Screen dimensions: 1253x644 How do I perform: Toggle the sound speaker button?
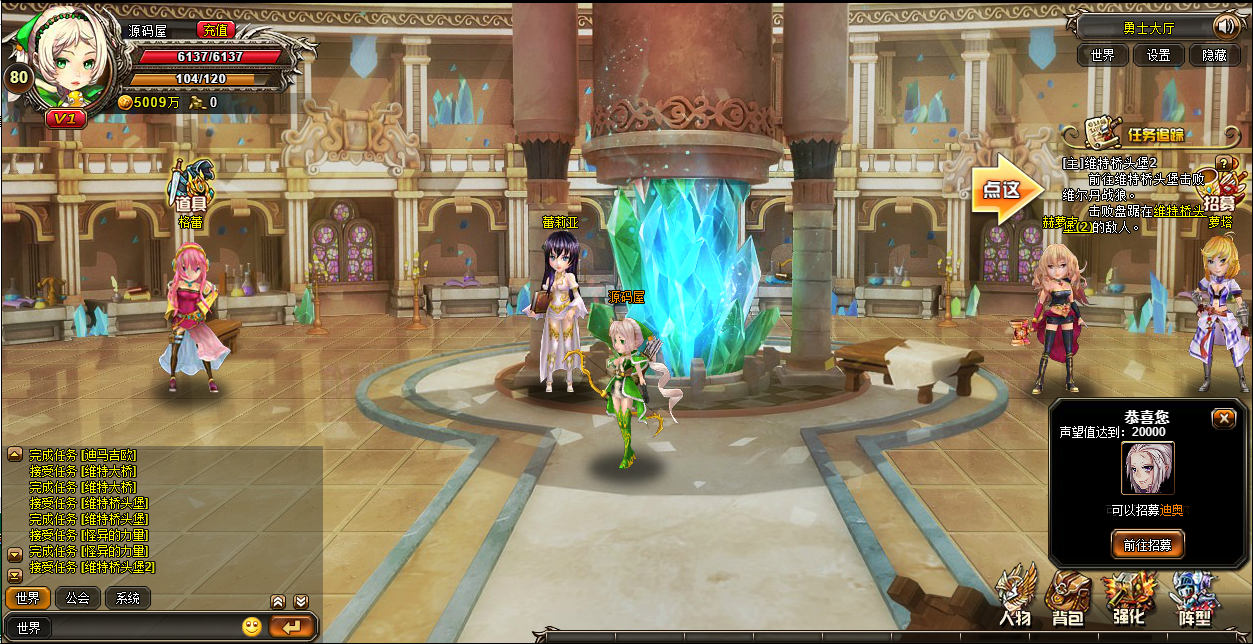(x=1225, y=26)
